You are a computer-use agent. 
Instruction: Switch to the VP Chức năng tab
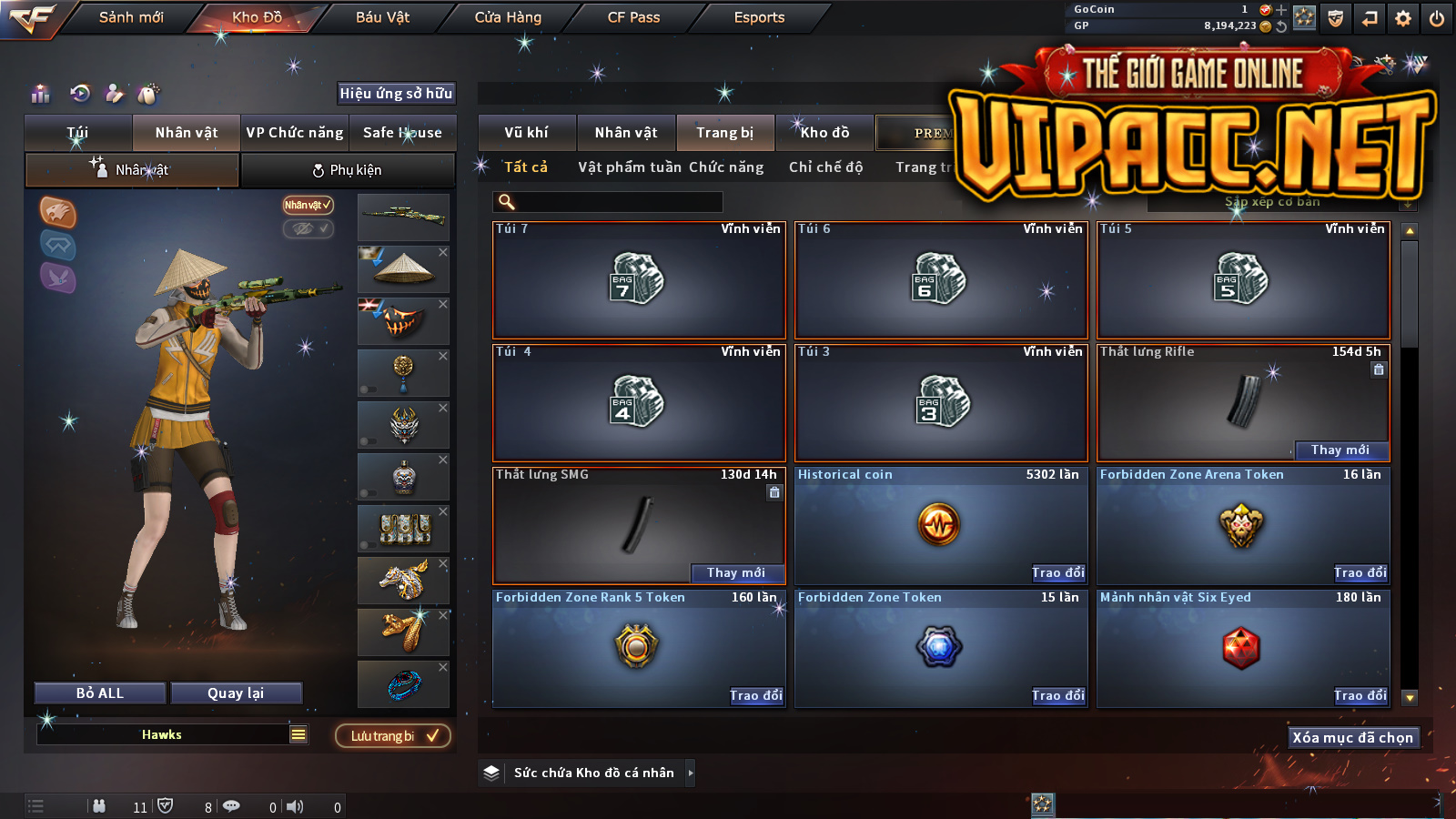(295, 133)
